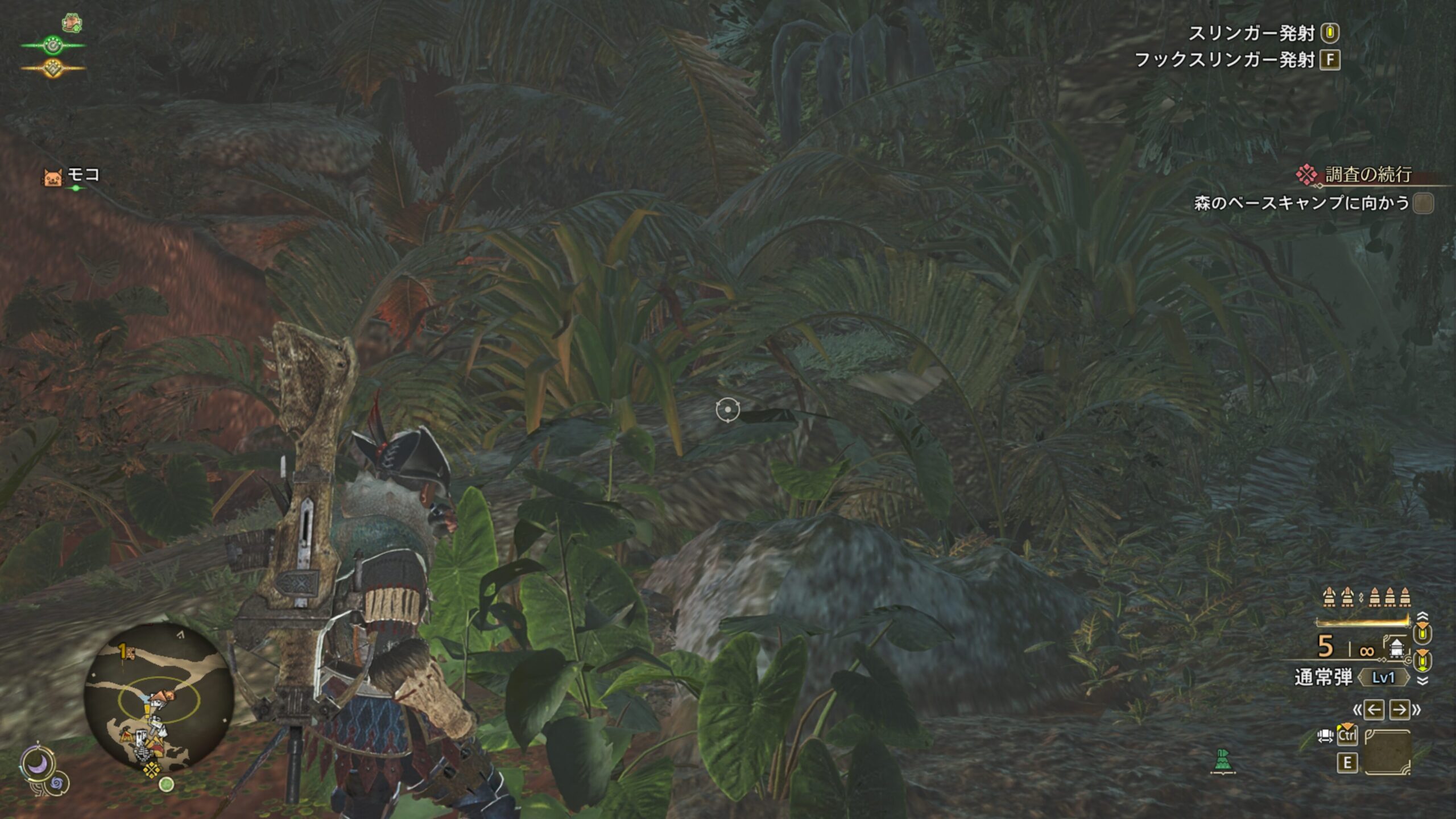This screenshot has width=1456, height=819.
Task: Click the white ammo type icon
Action: [1396, 648]
